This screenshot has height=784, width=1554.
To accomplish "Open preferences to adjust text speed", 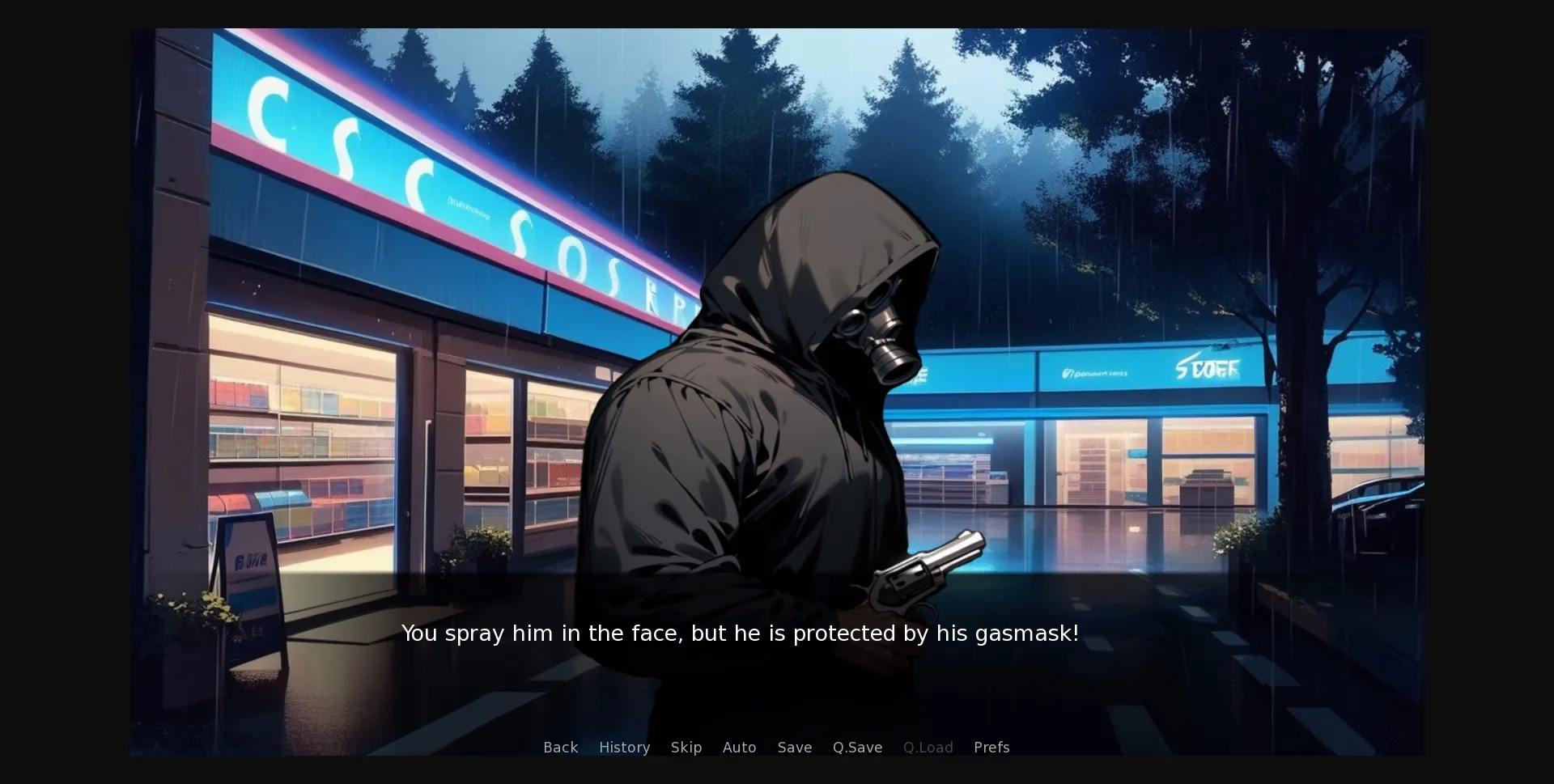I will [991, 747].
